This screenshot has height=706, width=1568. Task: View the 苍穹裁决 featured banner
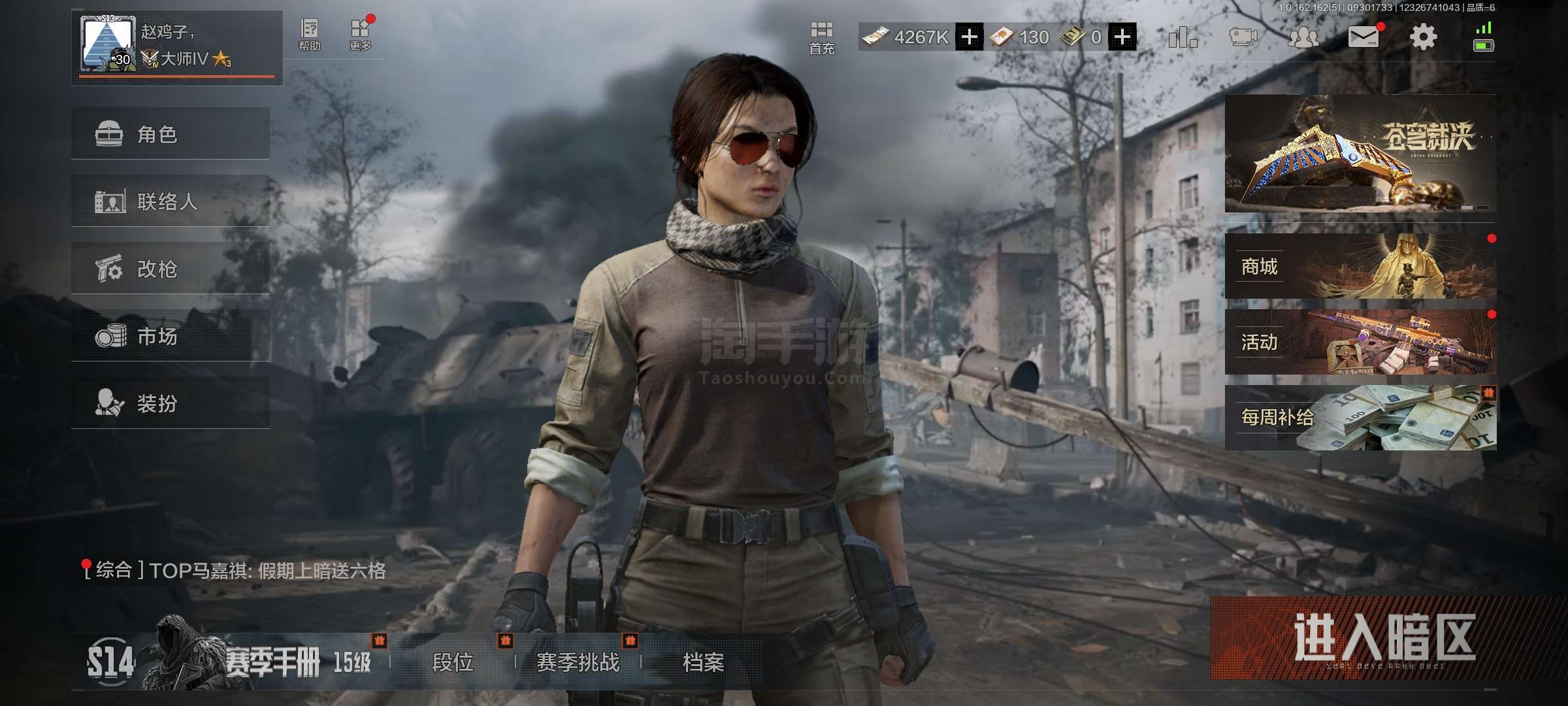click(1360, 154)
